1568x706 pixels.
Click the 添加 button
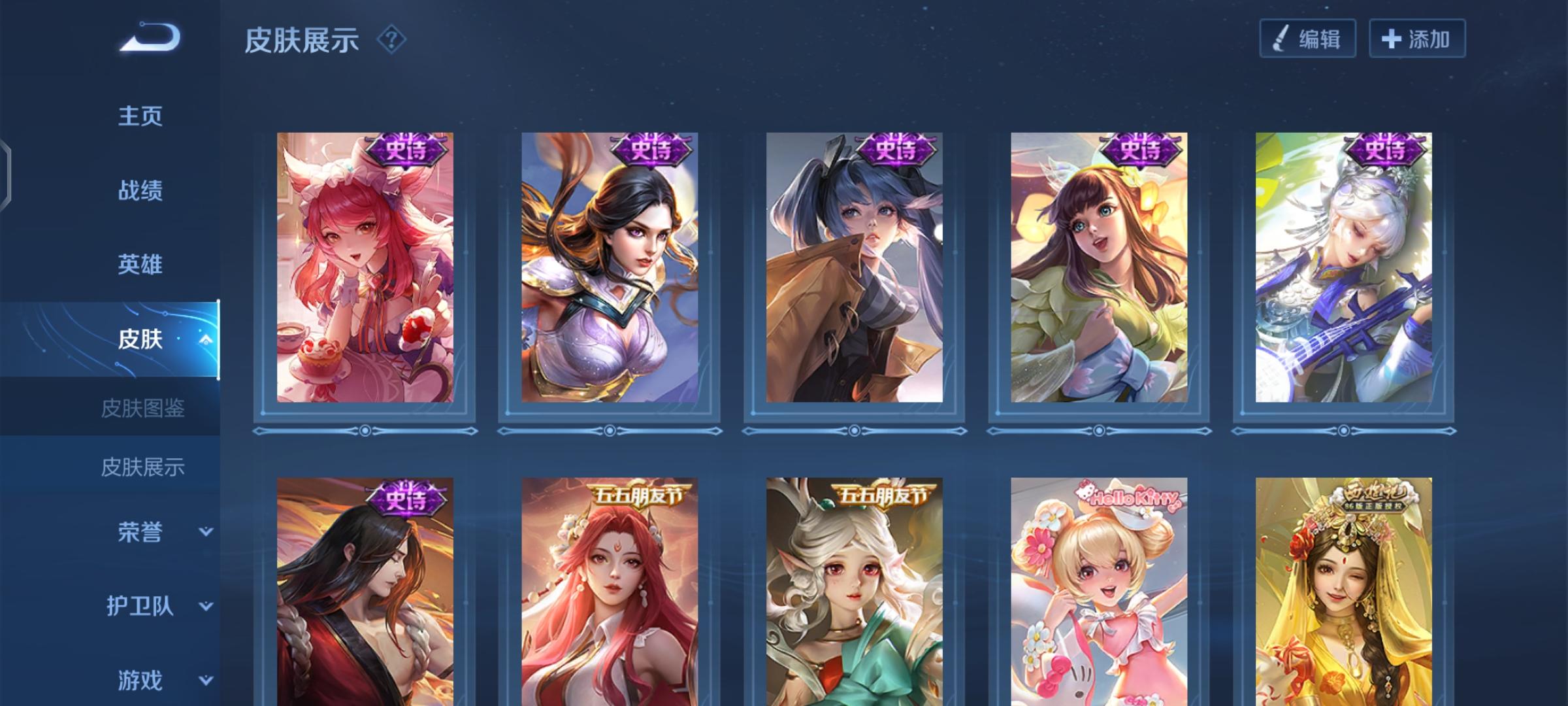tap(1416, 39)
